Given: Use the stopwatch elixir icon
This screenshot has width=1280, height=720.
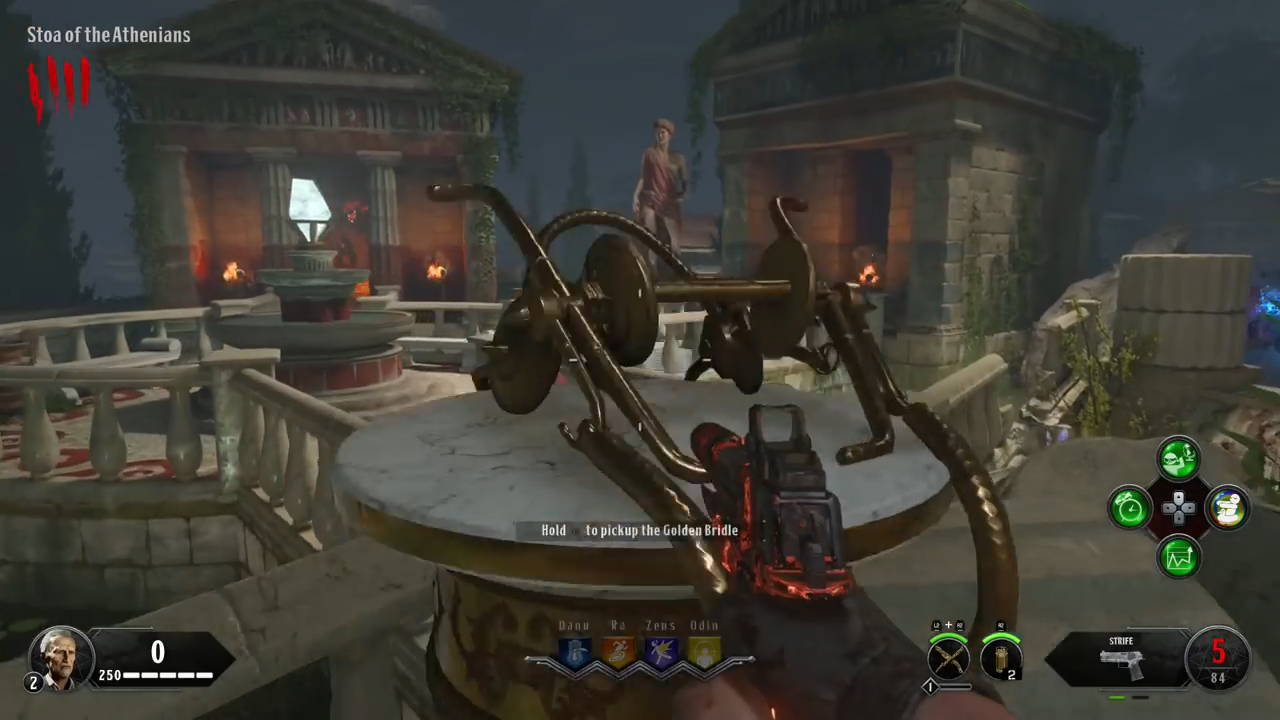Looking at the screenshot, I should (1131, 508).
